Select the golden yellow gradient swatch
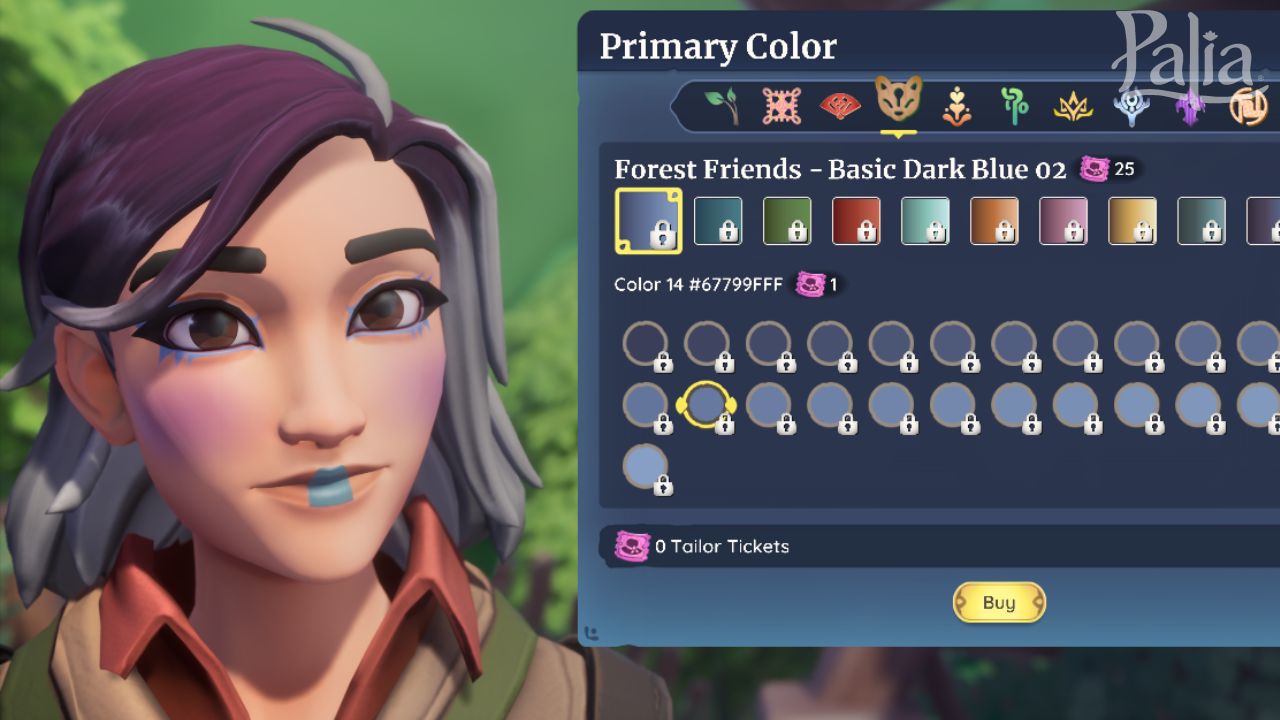This screenshot has width=1280, height=720. coord(1132,220)
